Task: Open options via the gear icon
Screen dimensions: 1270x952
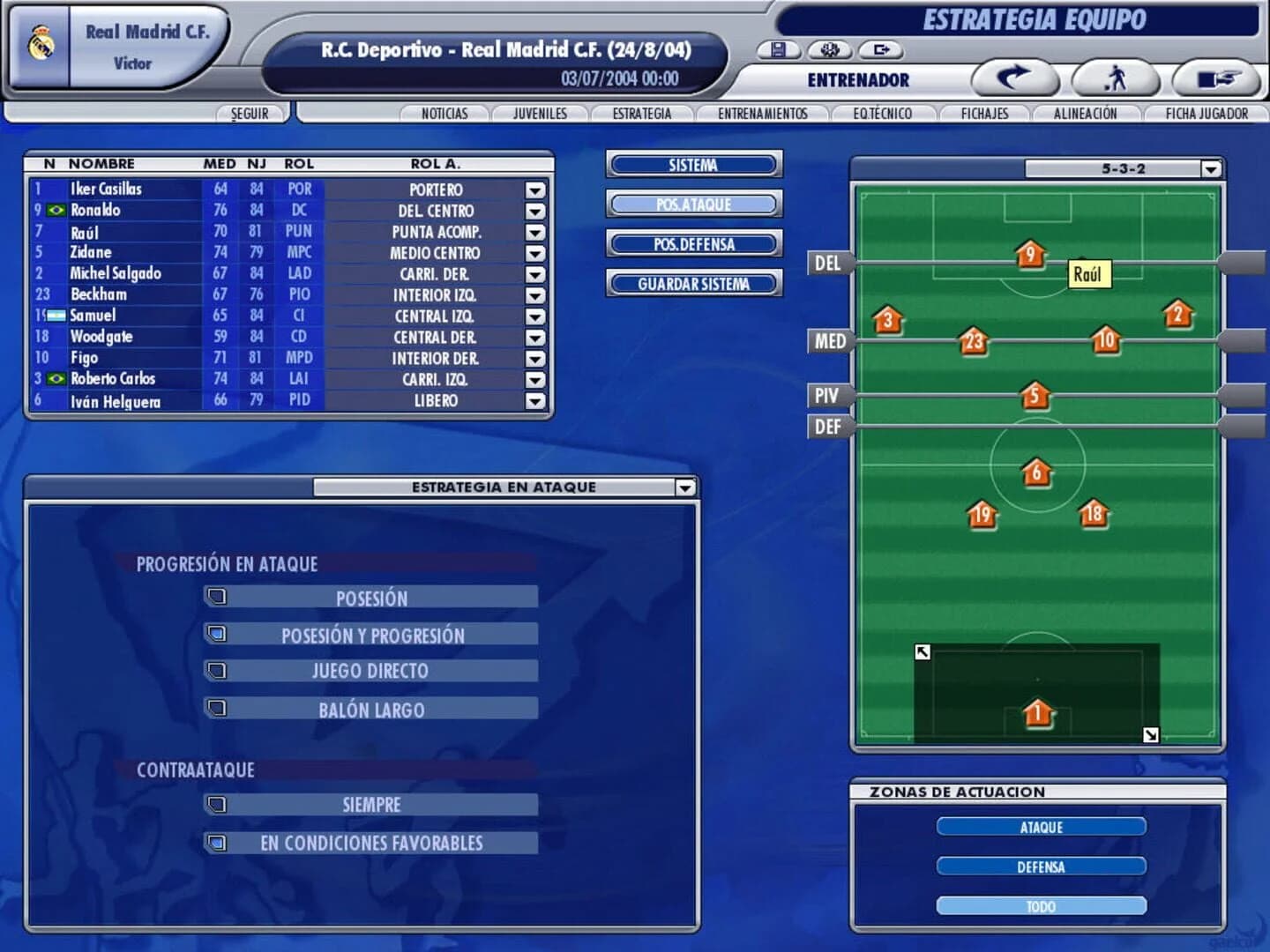Action: click(x=827, y=51)
